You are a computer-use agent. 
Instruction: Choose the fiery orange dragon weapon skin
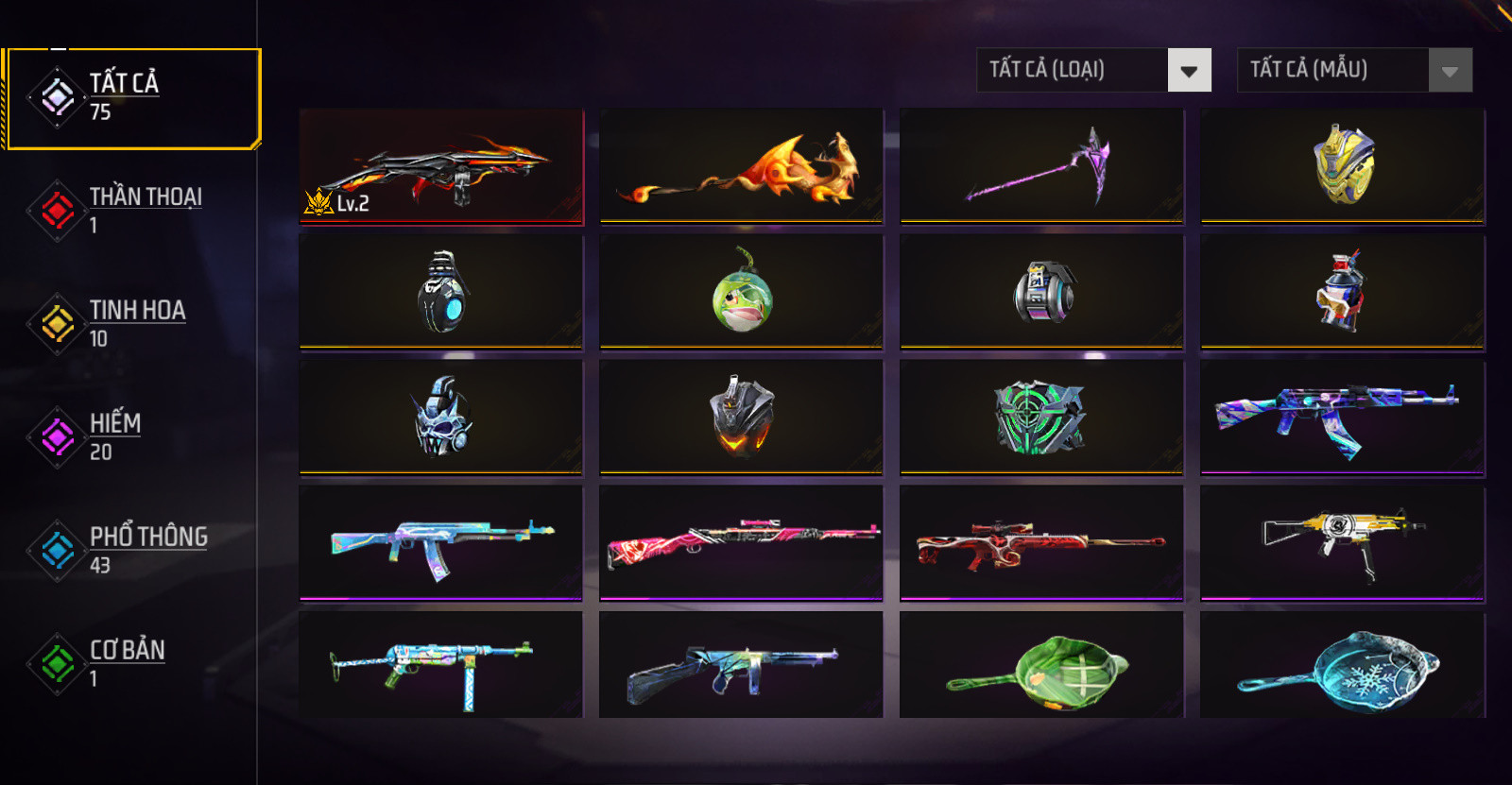pyautogui.click(x=742, y=167)
